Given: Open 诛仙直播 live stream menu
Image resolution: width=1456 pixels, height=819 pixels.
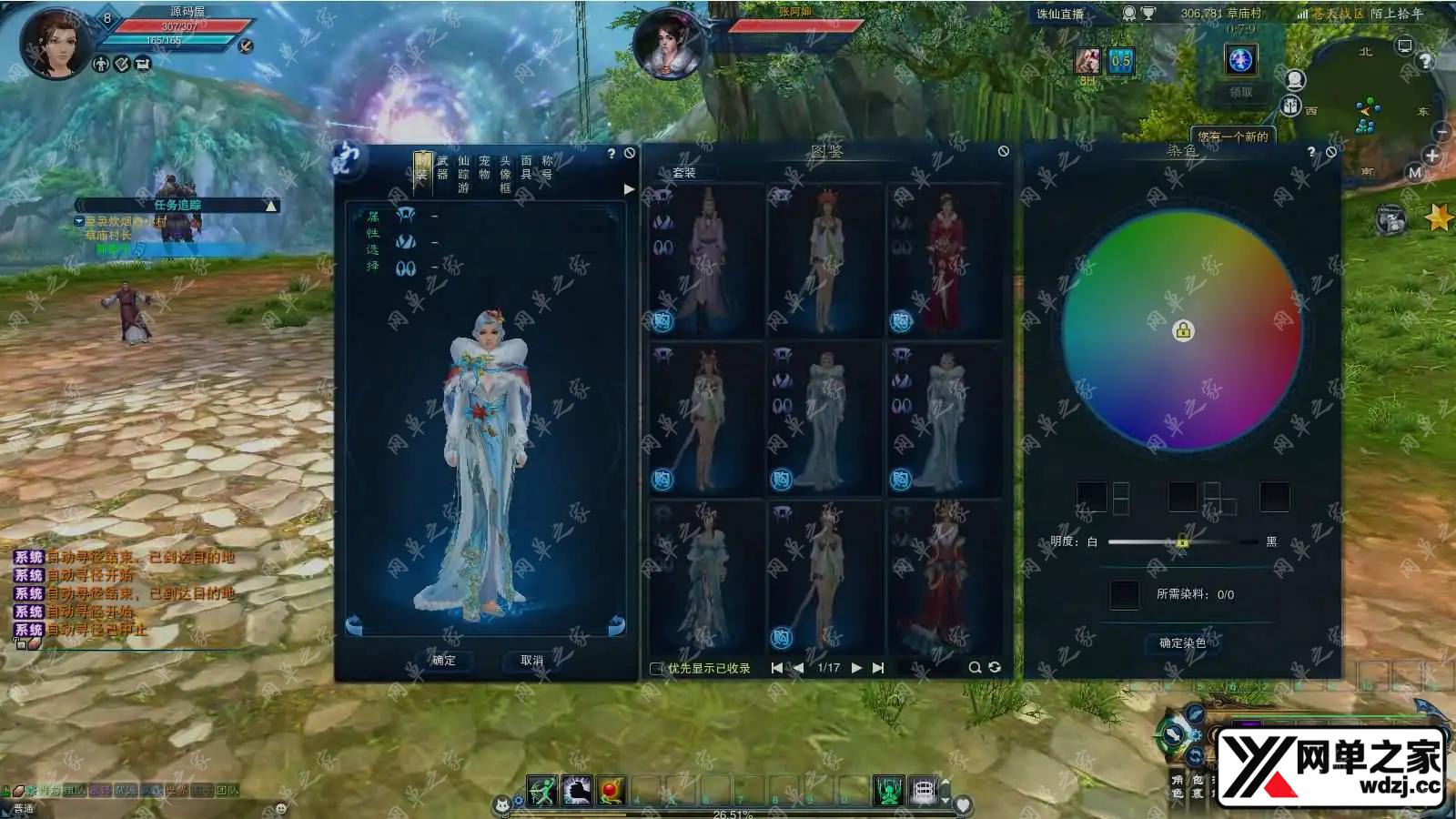Looking at the screenshot, I should [x=1060, y=14].
